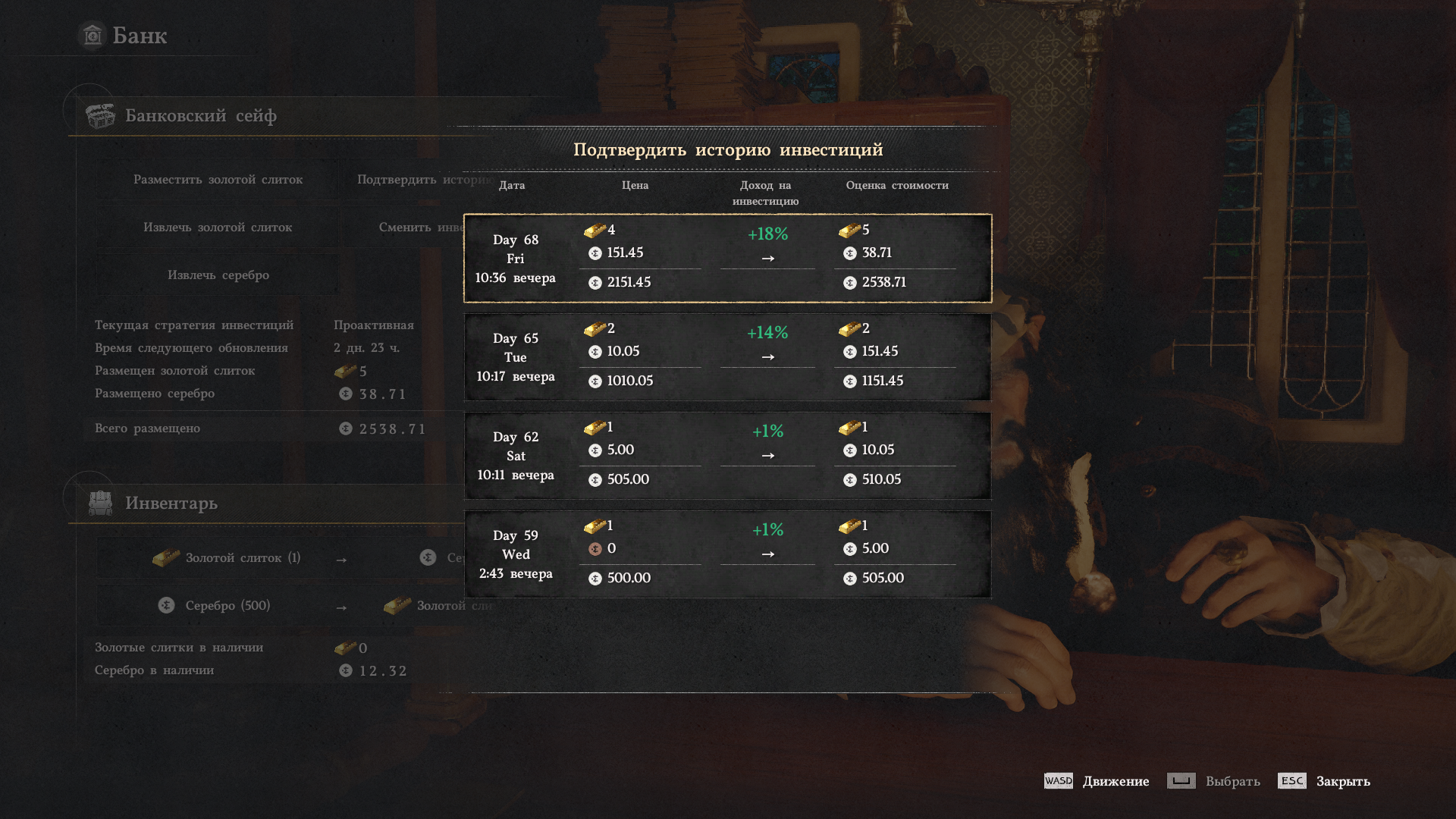Close the bank screen with Закрыть
This screenshot has height=819, width=1456.
coord(1342,781)
